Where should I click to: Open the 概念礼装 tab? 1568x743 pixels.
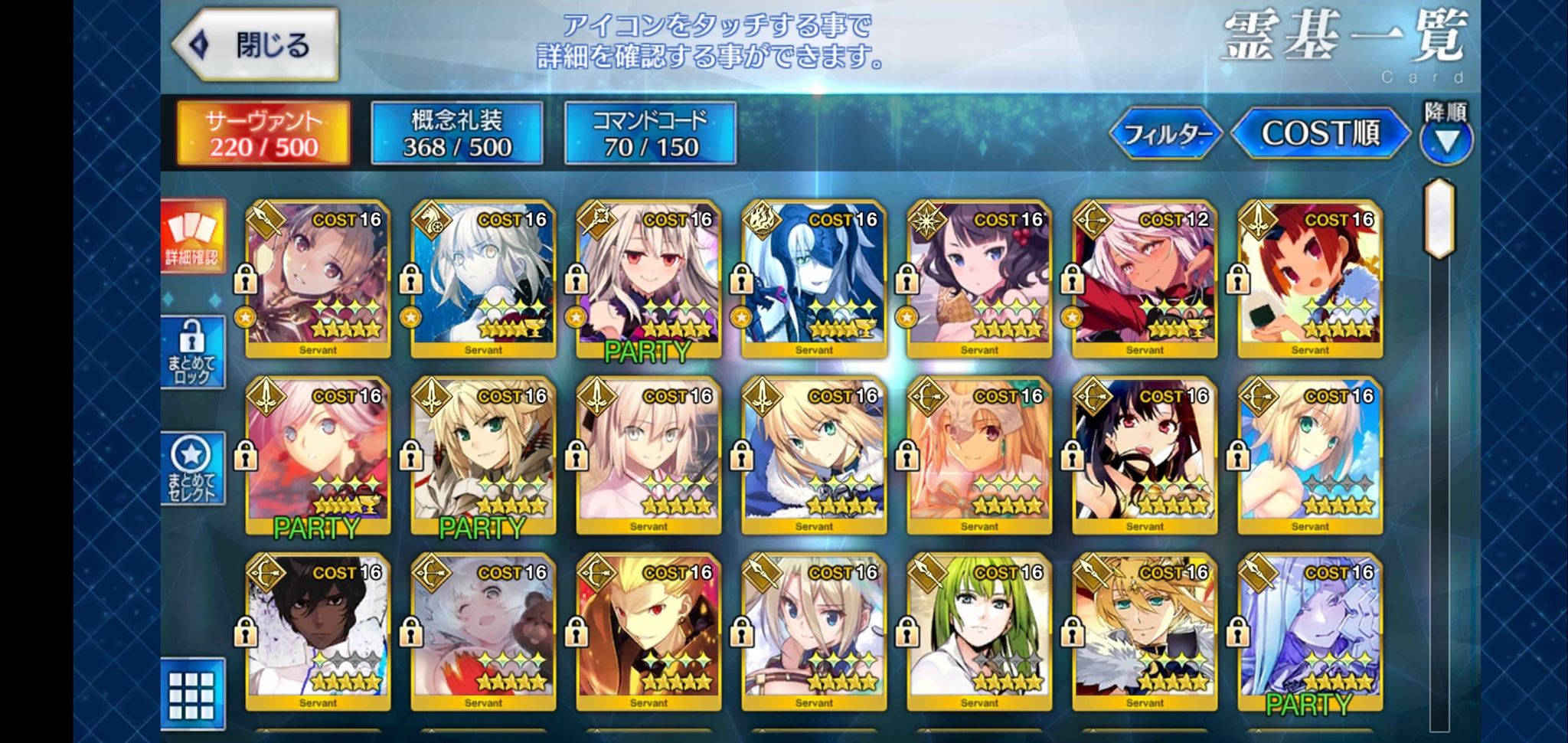click(457, 133)
